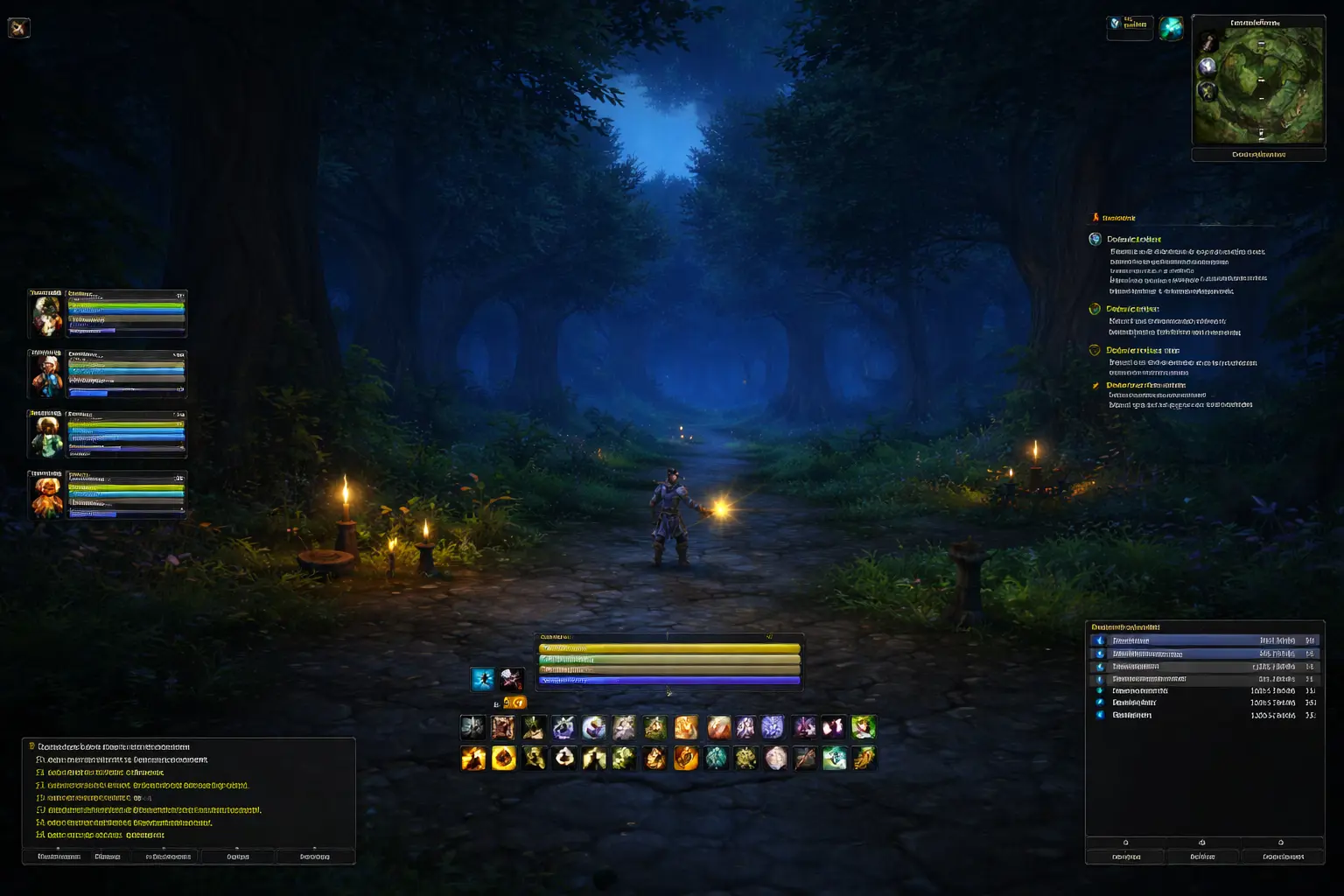Activate the purple arcane ability on the action bar

click(773, 726)
